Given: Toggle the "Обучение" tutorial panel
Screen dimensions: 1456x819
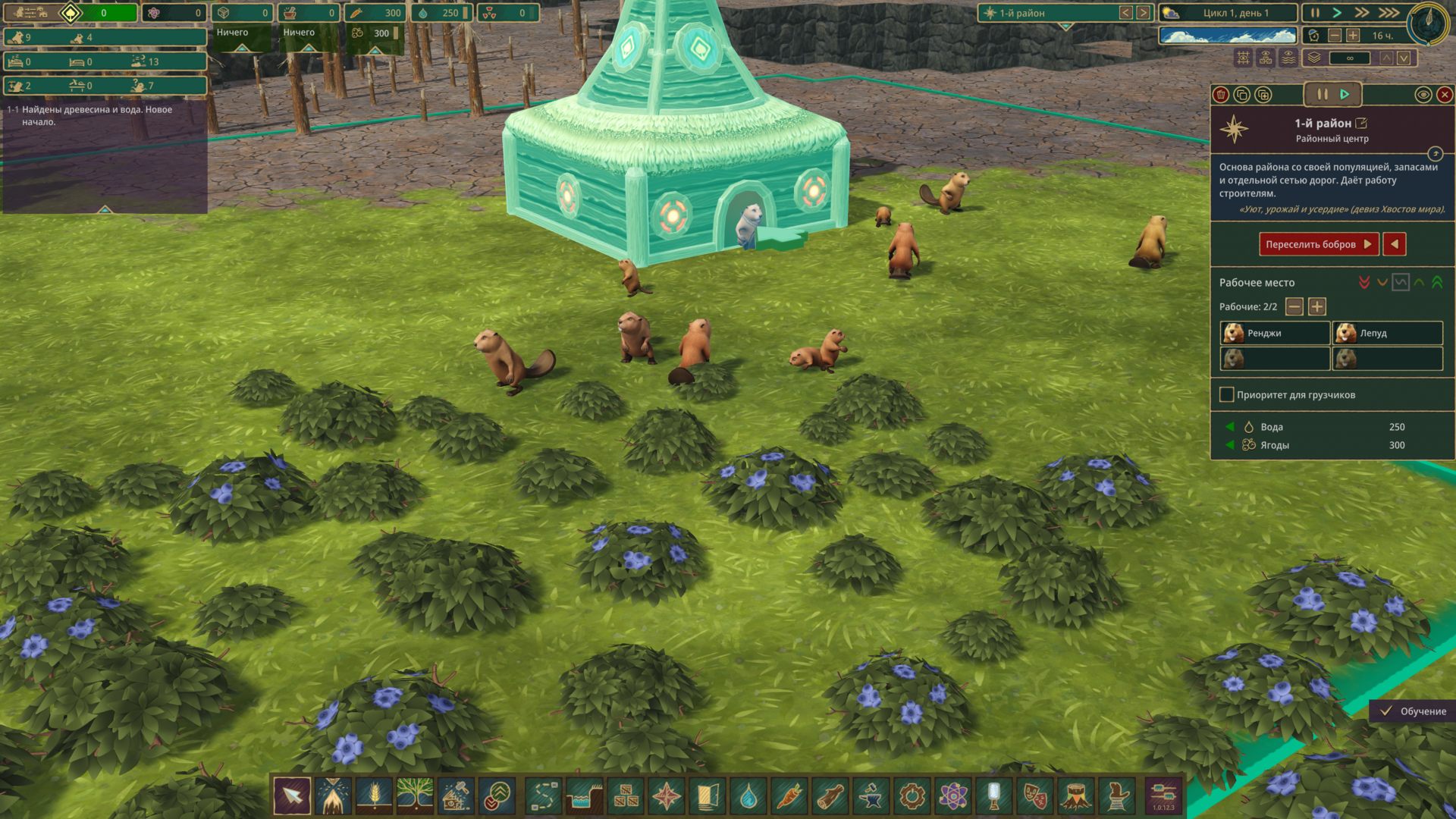Looking at the screenshot, I should (x=1413, y=711).
